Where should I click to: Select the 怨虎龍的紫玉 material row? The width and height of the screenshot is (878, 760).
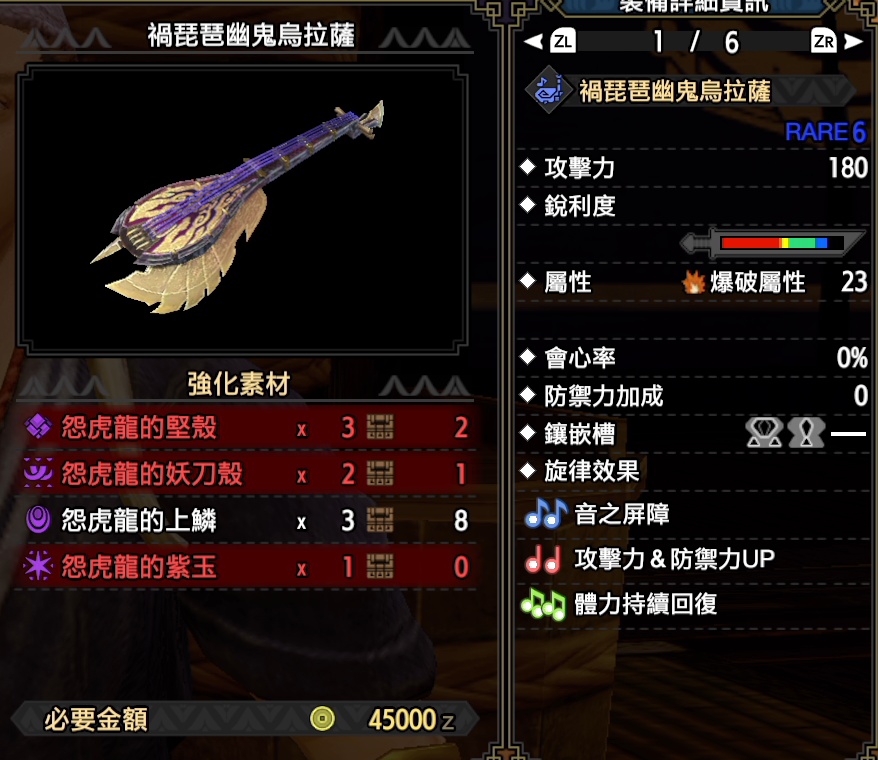[244, 567]
